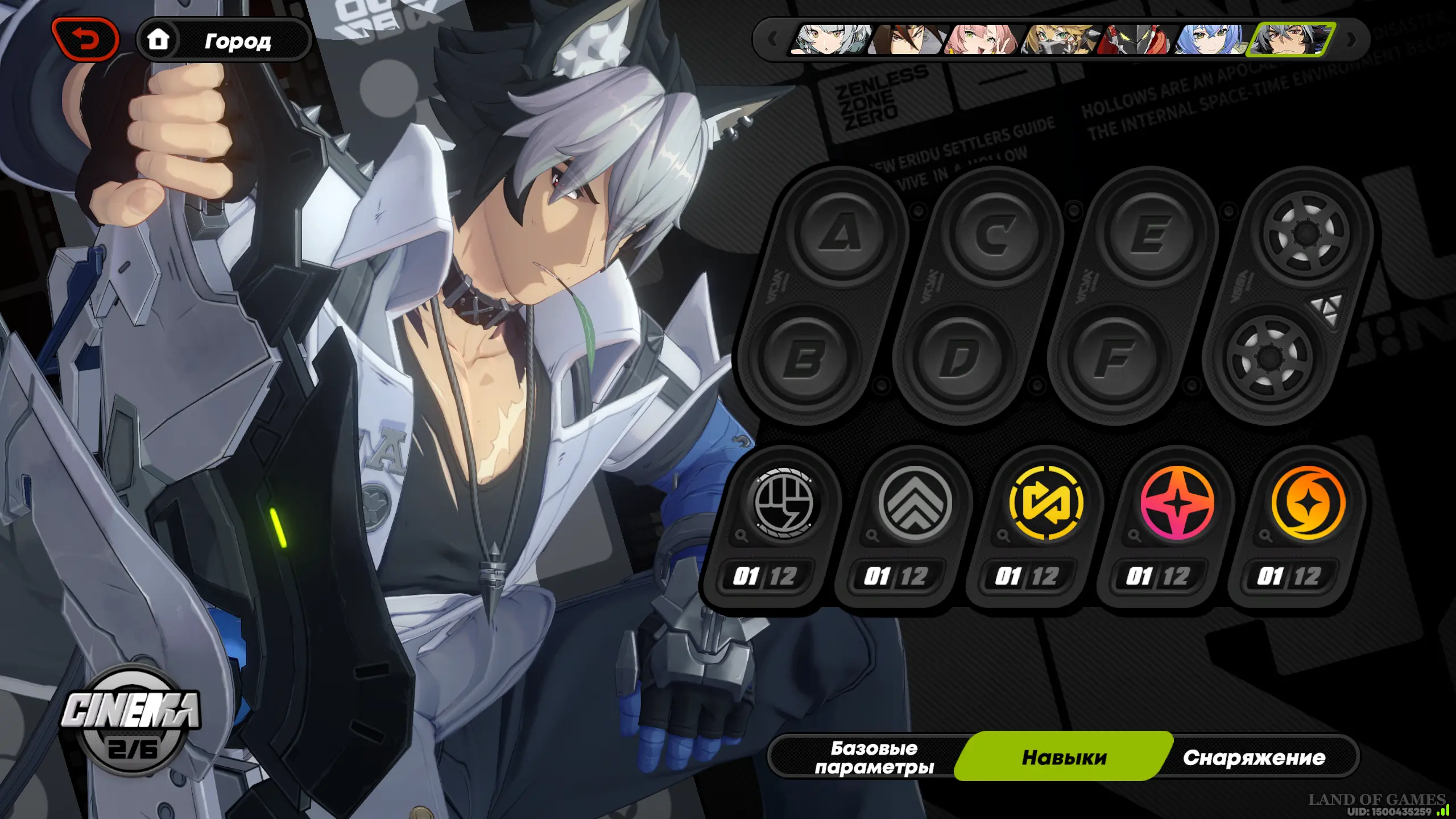Choose core skill node C

pos(995,234)
